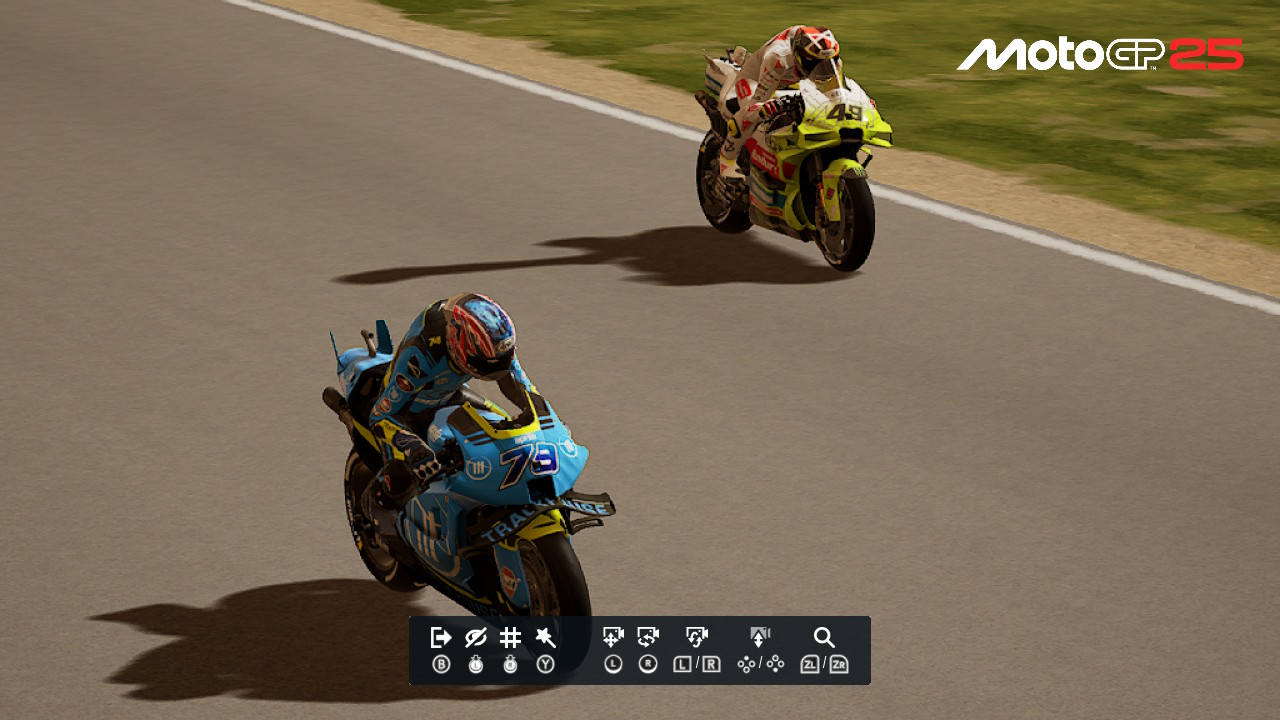Image resolution: width=1280 pixels, height=720 pixels.
Task: Toggle the hide interface crossed-eye icon
Action: click(x=476, y=638)
